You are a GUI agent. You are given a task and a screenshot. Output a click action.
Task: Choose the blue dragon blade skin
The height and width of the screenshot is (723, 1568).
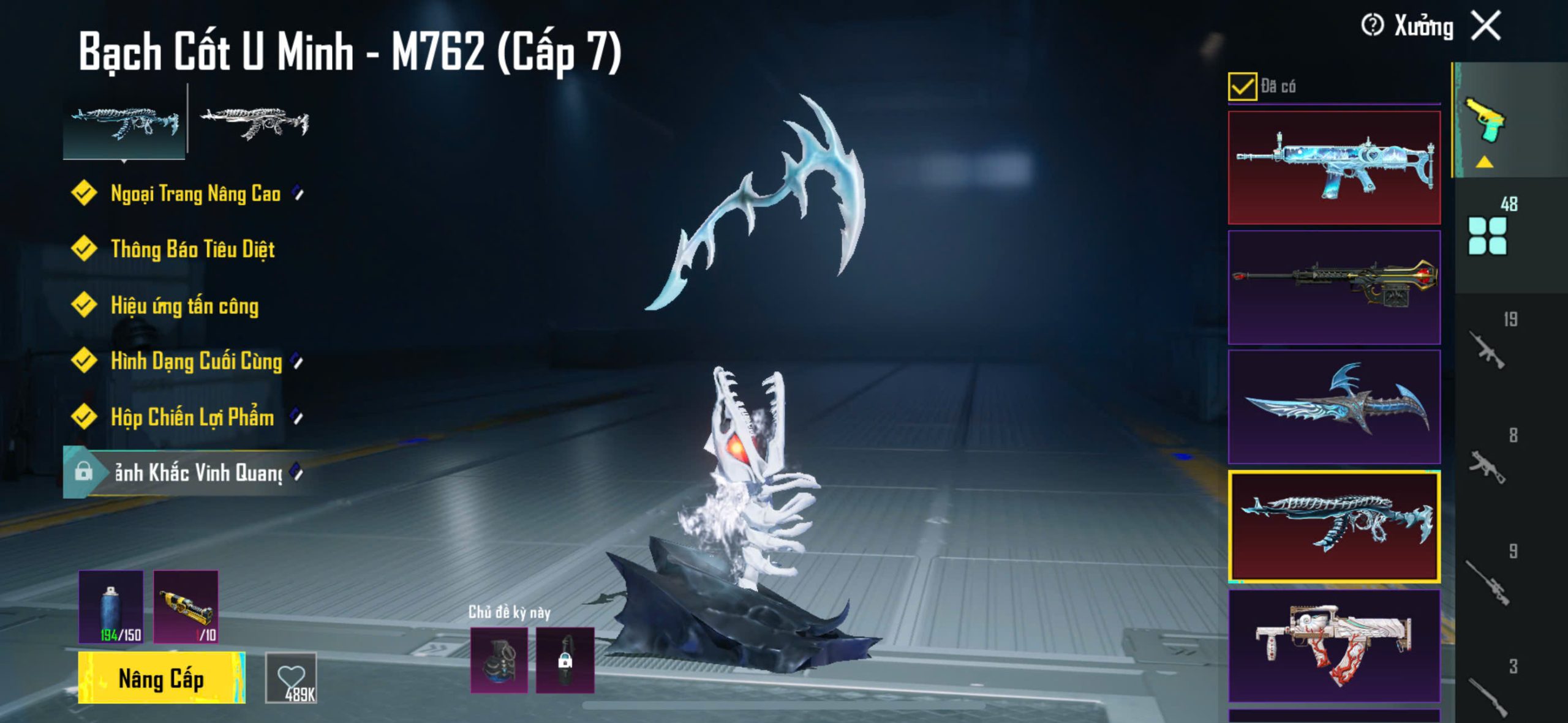pyautogui.click(x=1334, y=406)
